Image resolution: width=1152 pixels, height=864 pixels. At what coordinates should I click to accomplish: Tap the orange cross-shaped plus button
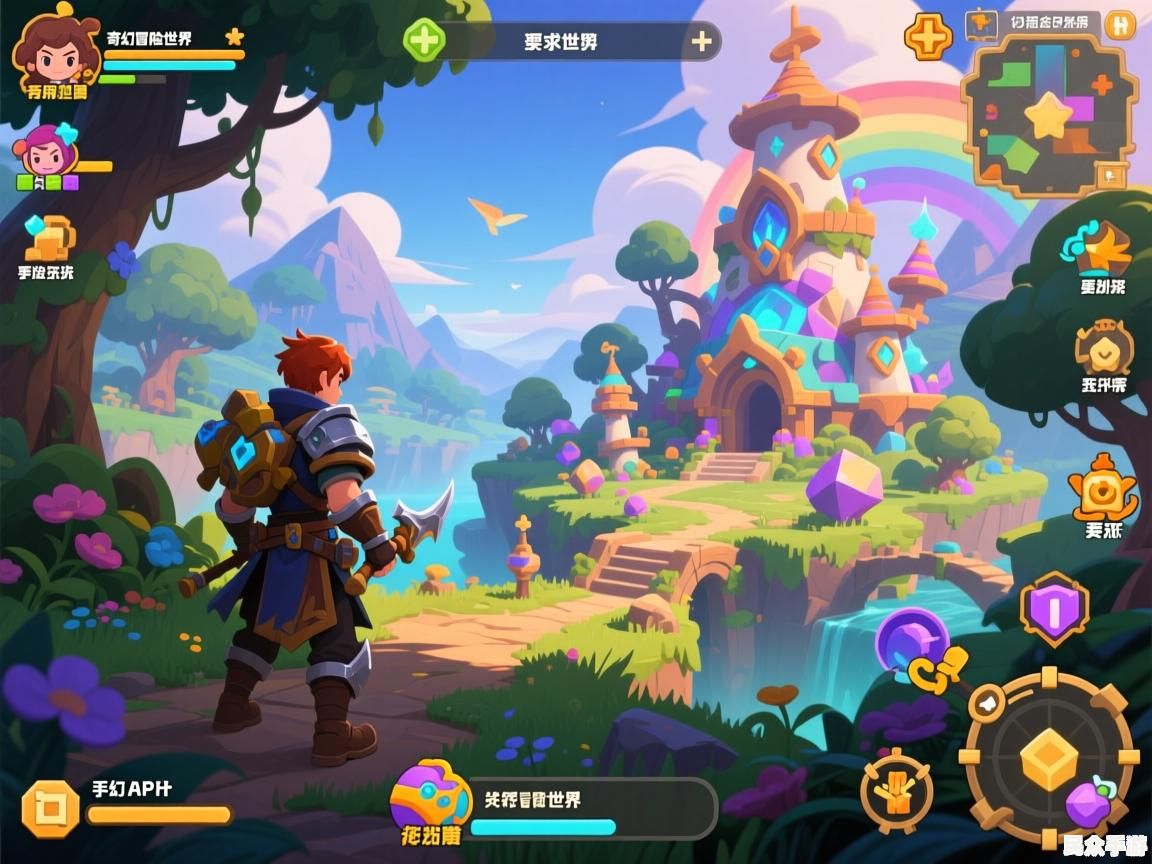pyautogui.click(x=928, y=38)
